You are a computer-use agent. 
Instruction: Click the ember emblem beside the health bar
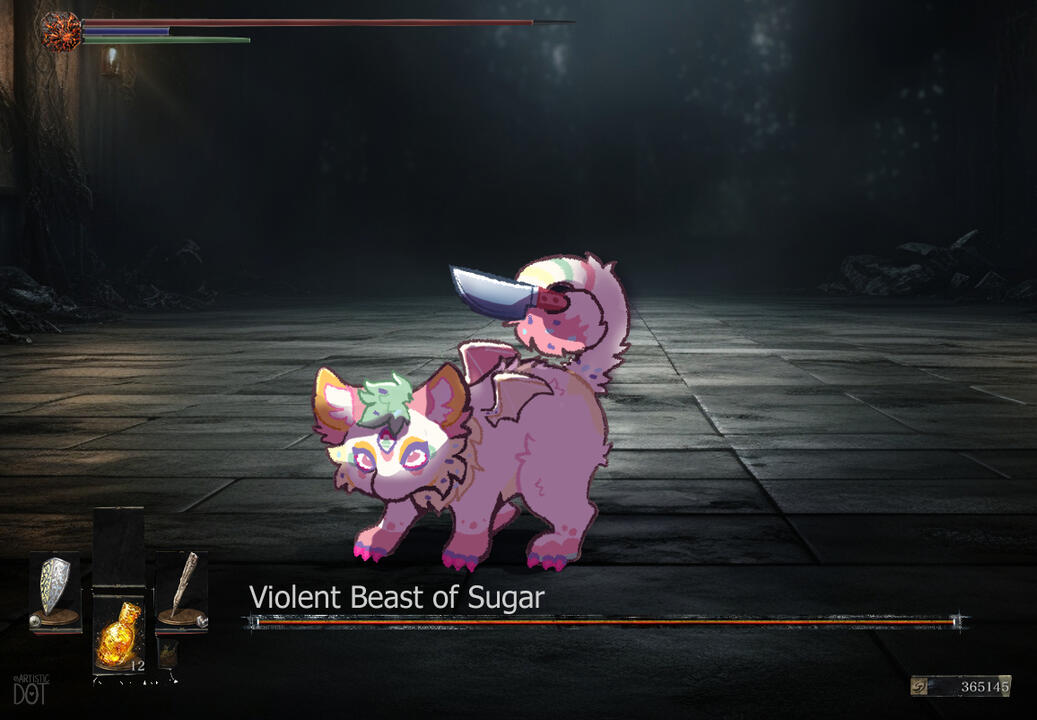pos(61,31)
